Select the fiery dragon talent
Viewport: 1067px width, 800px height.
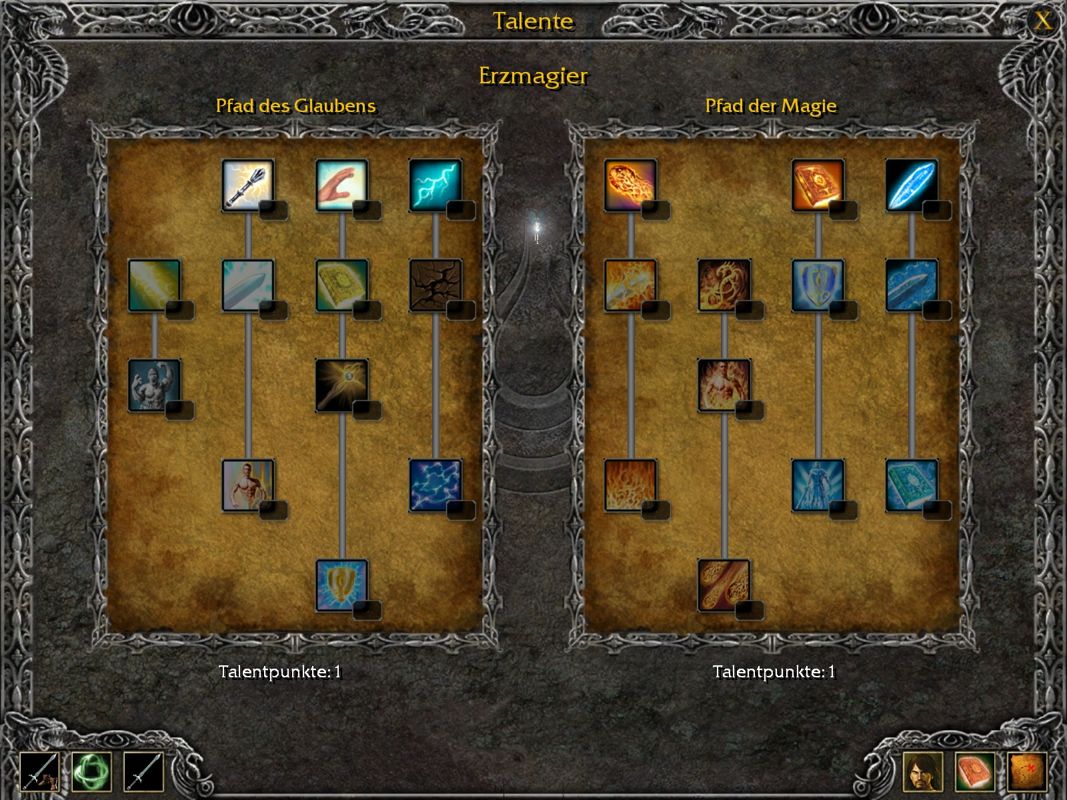click(724, 285)
